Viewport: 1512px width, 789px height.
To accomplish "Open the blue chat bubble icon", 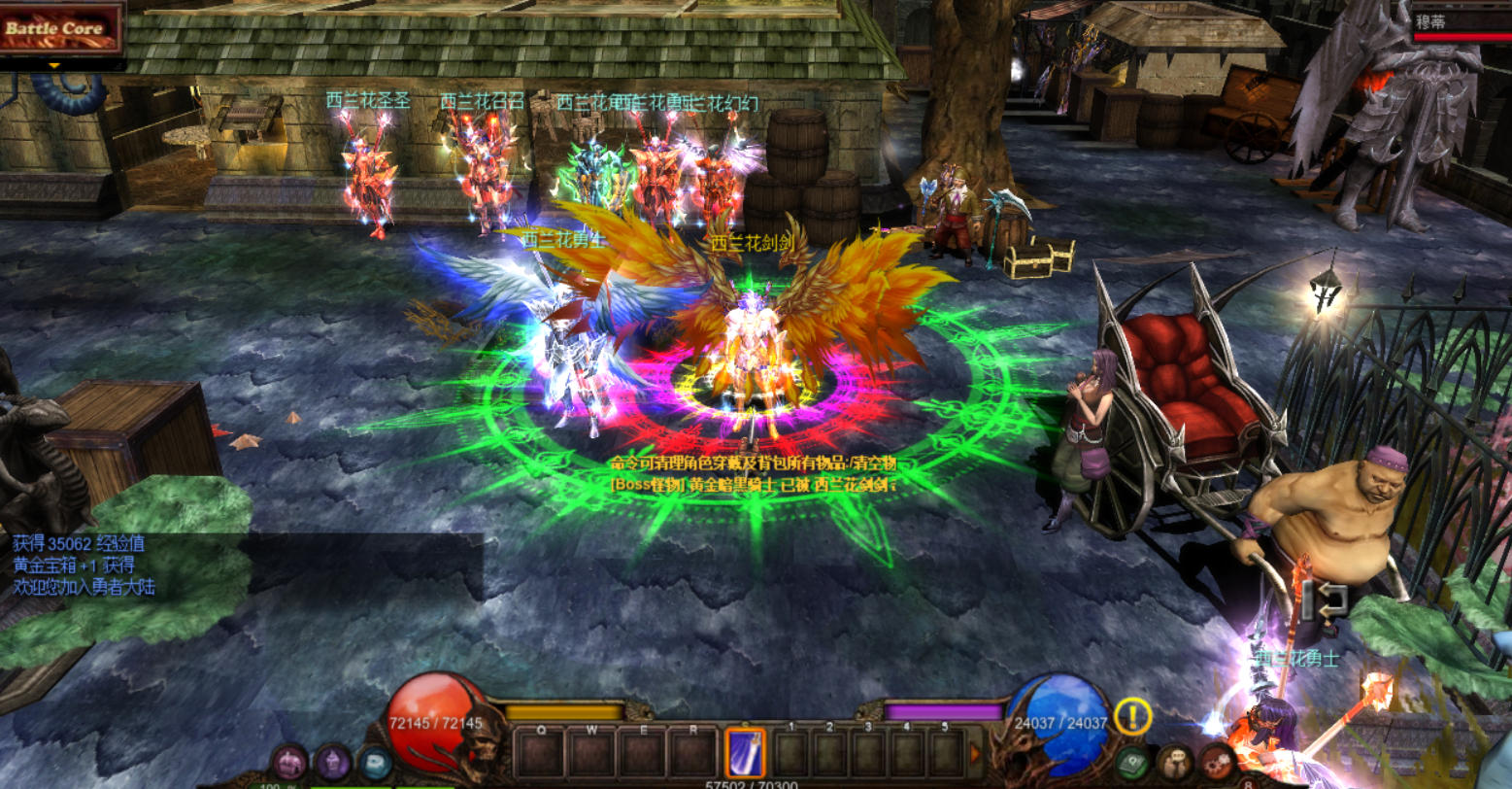I will [x=376, y=762].
